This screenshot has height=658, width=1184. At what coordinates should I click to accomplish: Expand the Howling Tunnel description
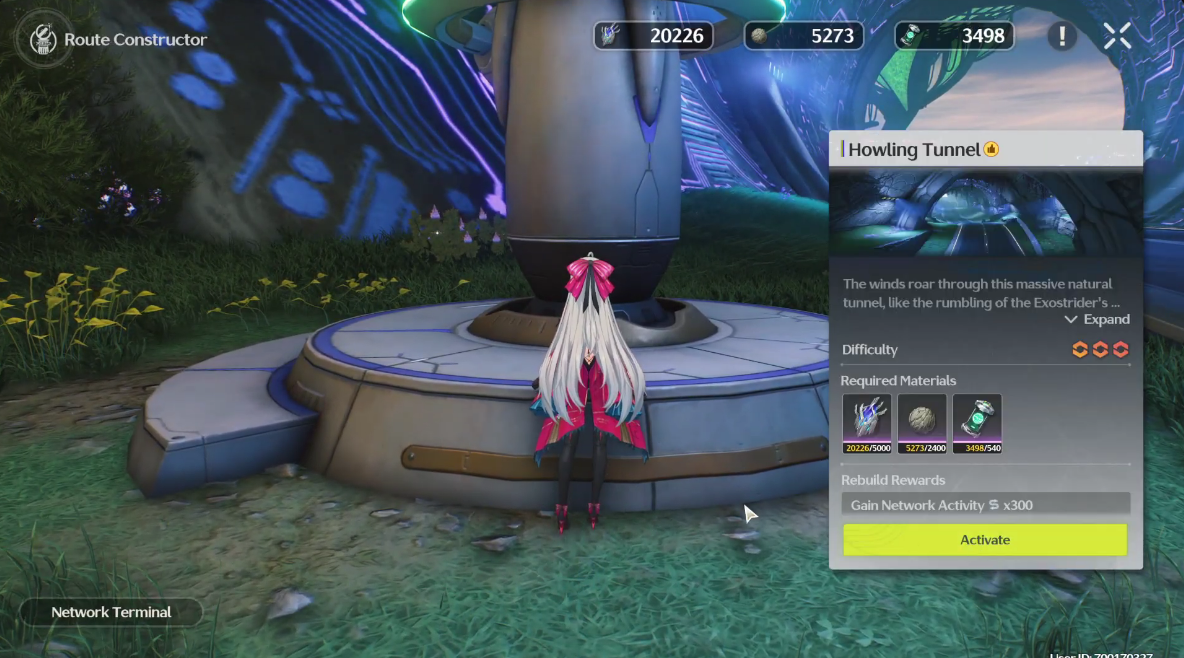click(x=1097, y=320)
